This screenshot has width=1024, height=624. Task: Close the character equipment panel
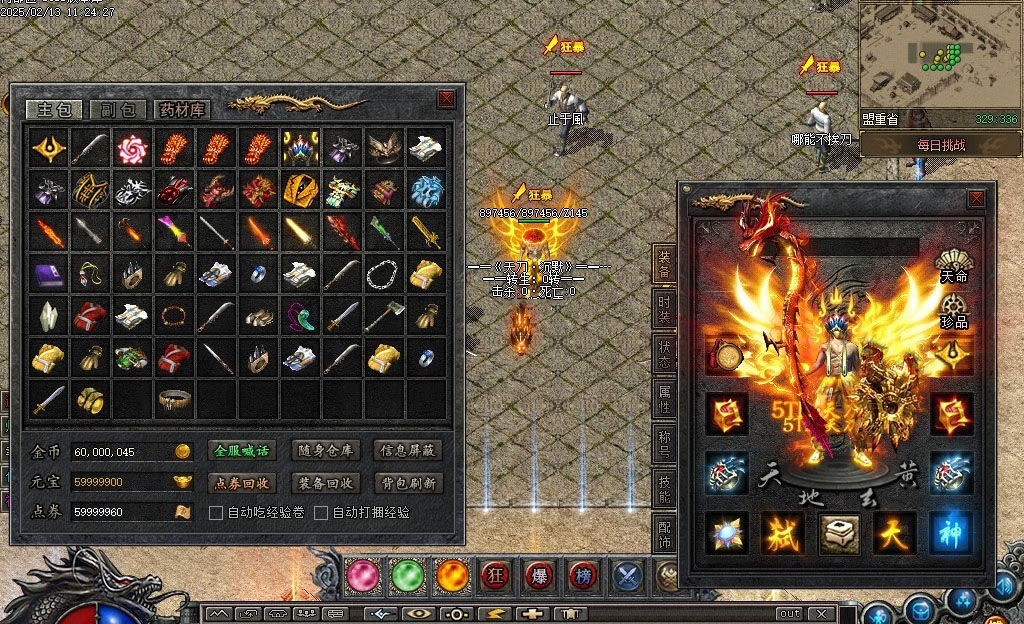pyautogui.click(x=976, y=200)
